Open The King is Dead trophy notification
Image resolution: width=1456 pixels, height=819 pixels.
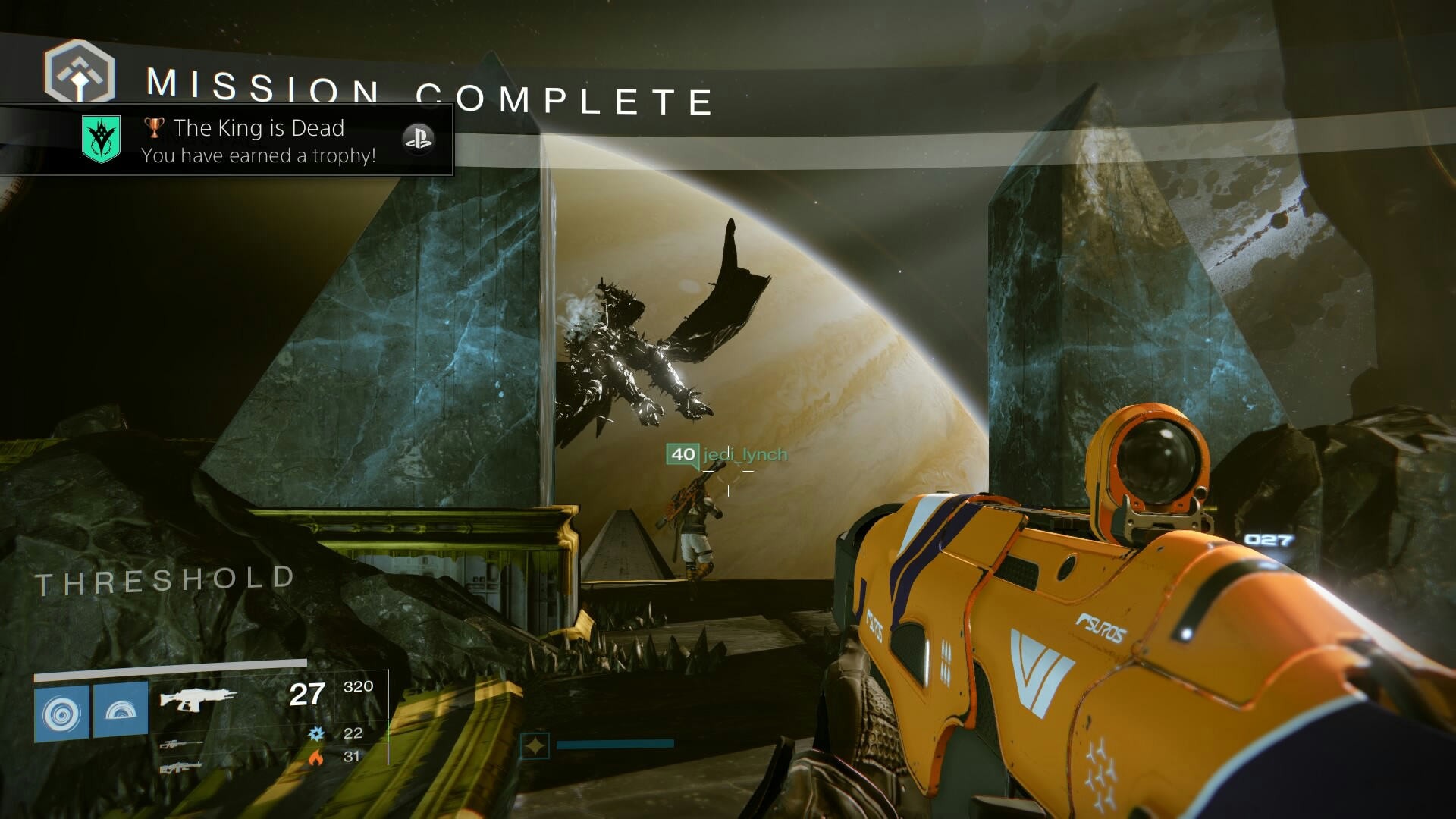coord(258,127)
